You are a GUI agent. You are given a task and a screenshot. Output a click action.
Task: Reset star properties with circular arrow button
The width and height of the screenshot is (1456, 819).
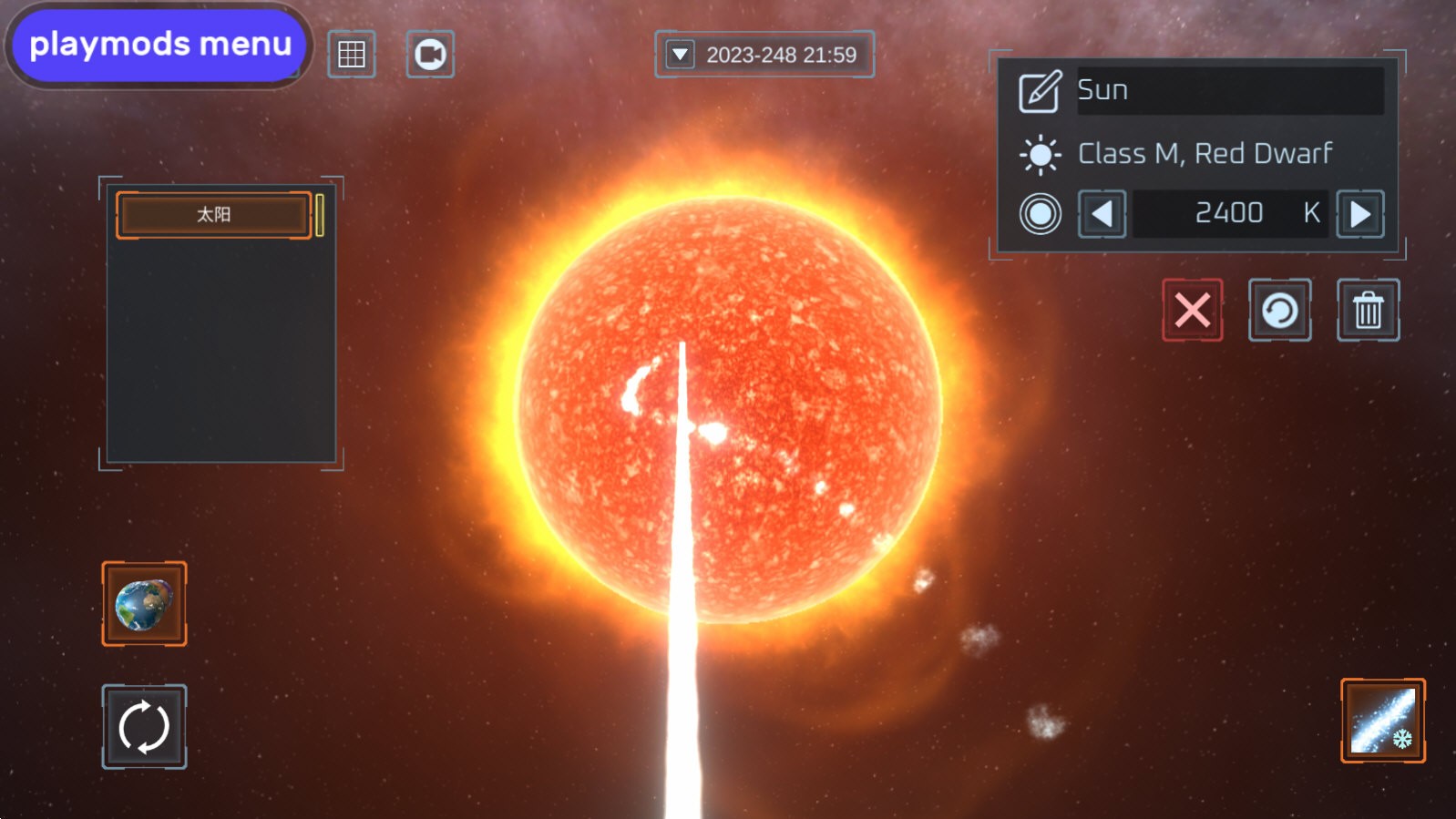[1279, 311]
